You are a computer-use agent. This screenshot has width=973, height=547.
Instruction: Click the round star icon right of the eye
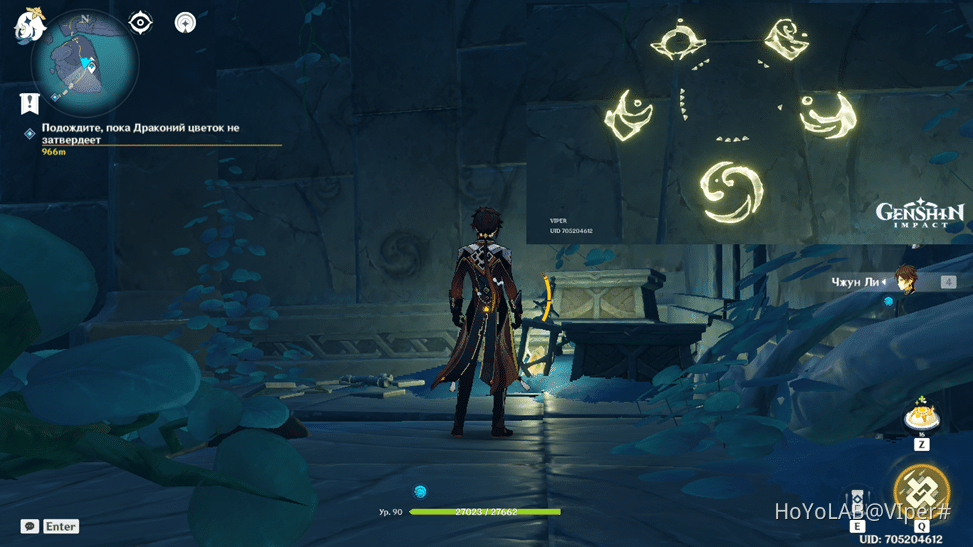point(185,22)
